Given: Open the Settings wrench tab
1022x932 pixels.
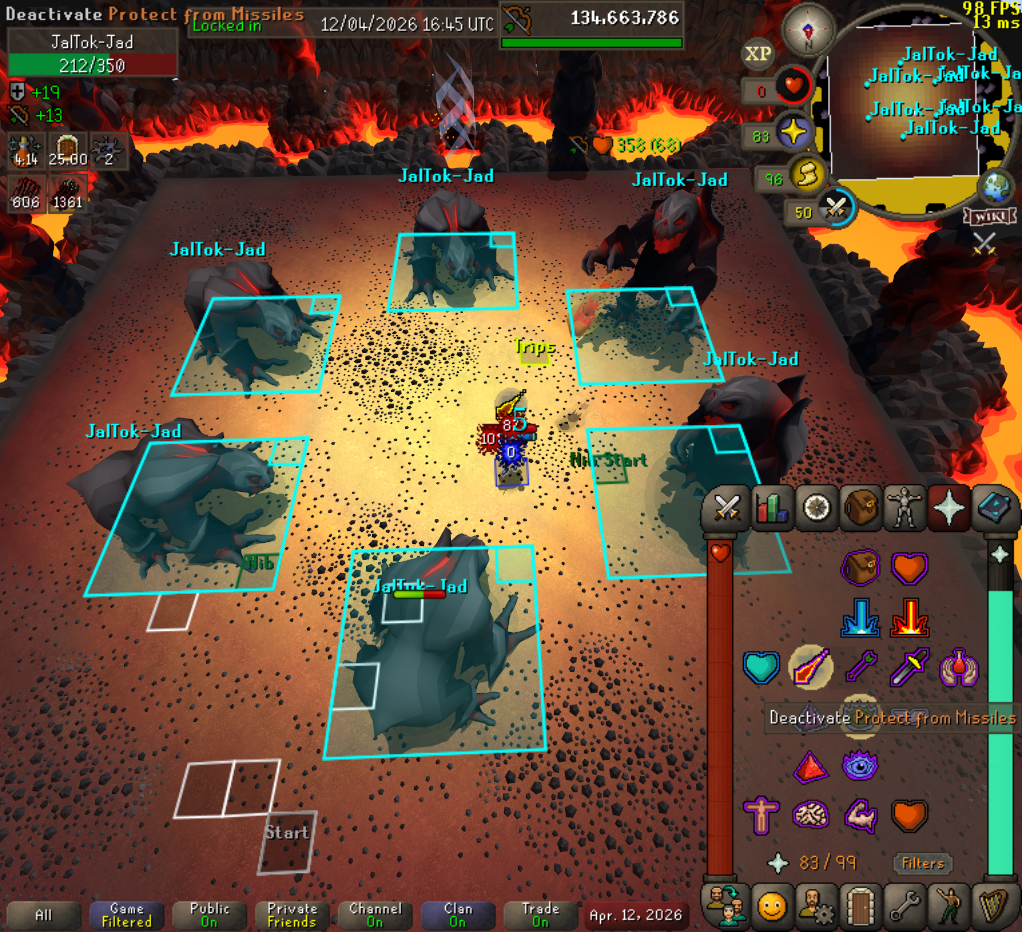Looking at the screenshot, I should point(905,906).
